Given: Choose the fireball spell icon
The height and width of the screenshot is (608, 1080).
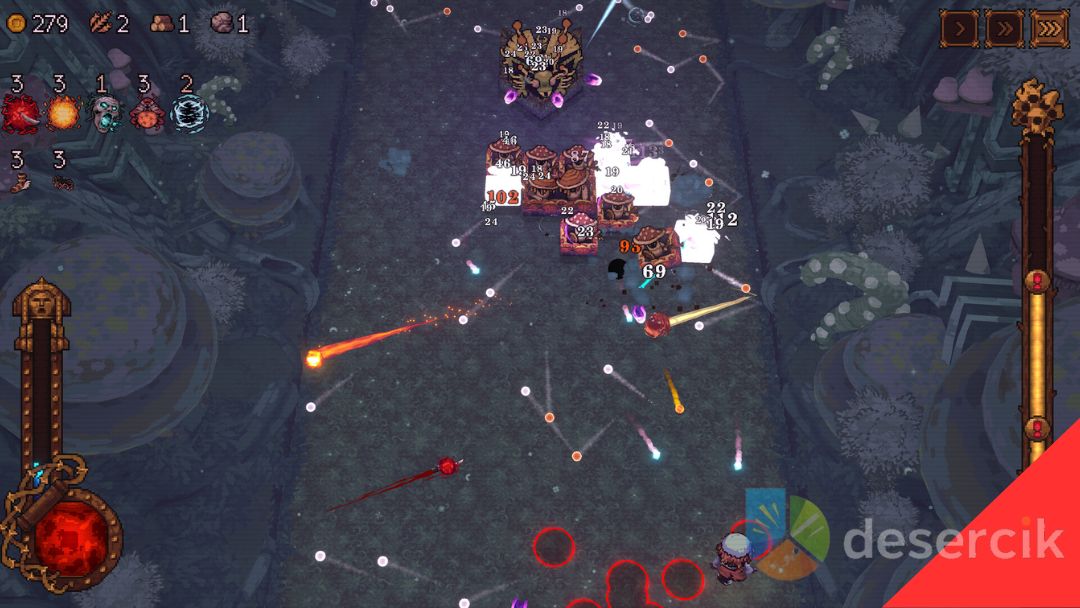Looking at the screenshot, I should (x=62, y=114).
